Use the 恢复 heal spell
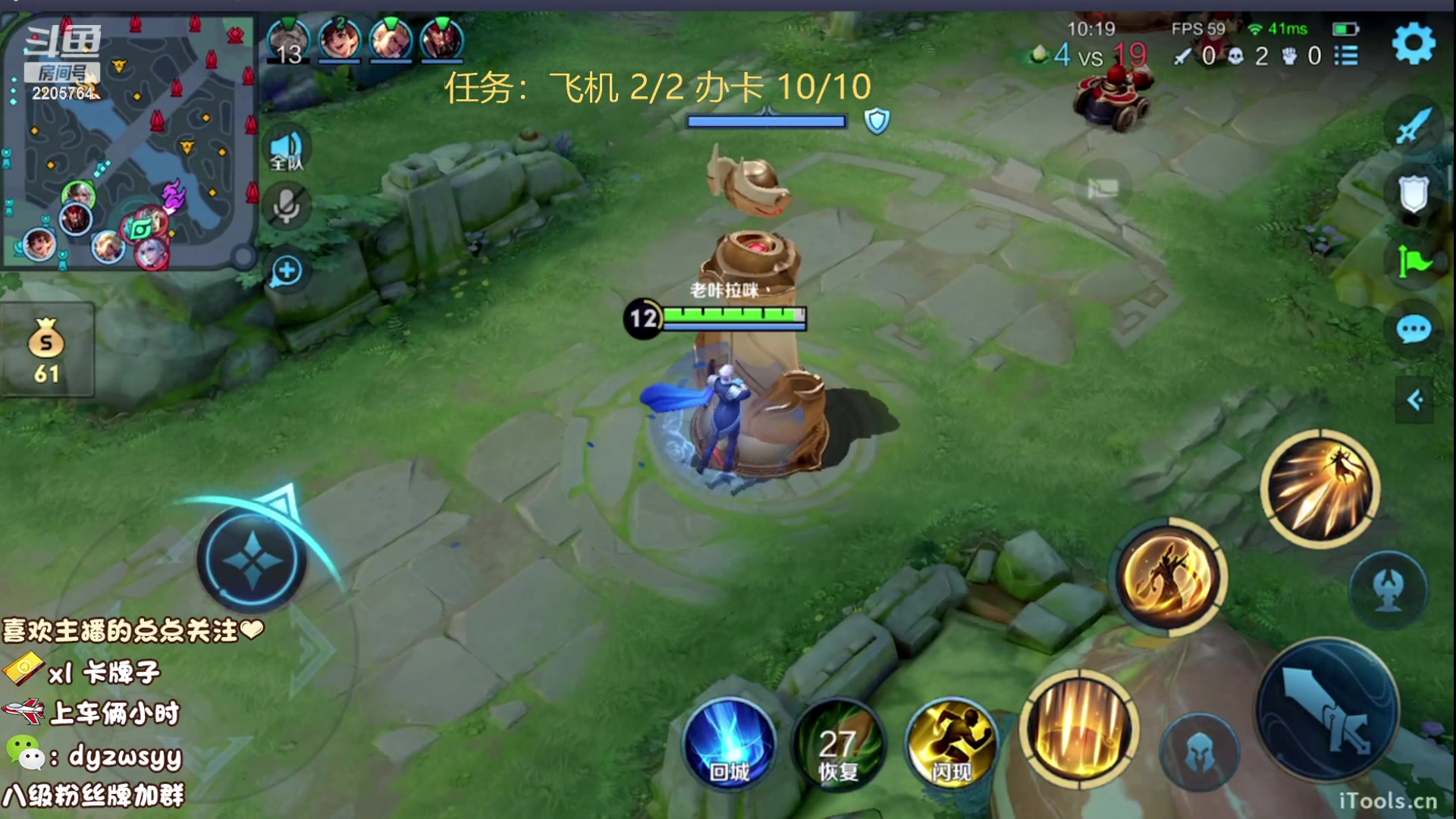The width and height of the screenshot is (1456, 819). pos(839,744)
